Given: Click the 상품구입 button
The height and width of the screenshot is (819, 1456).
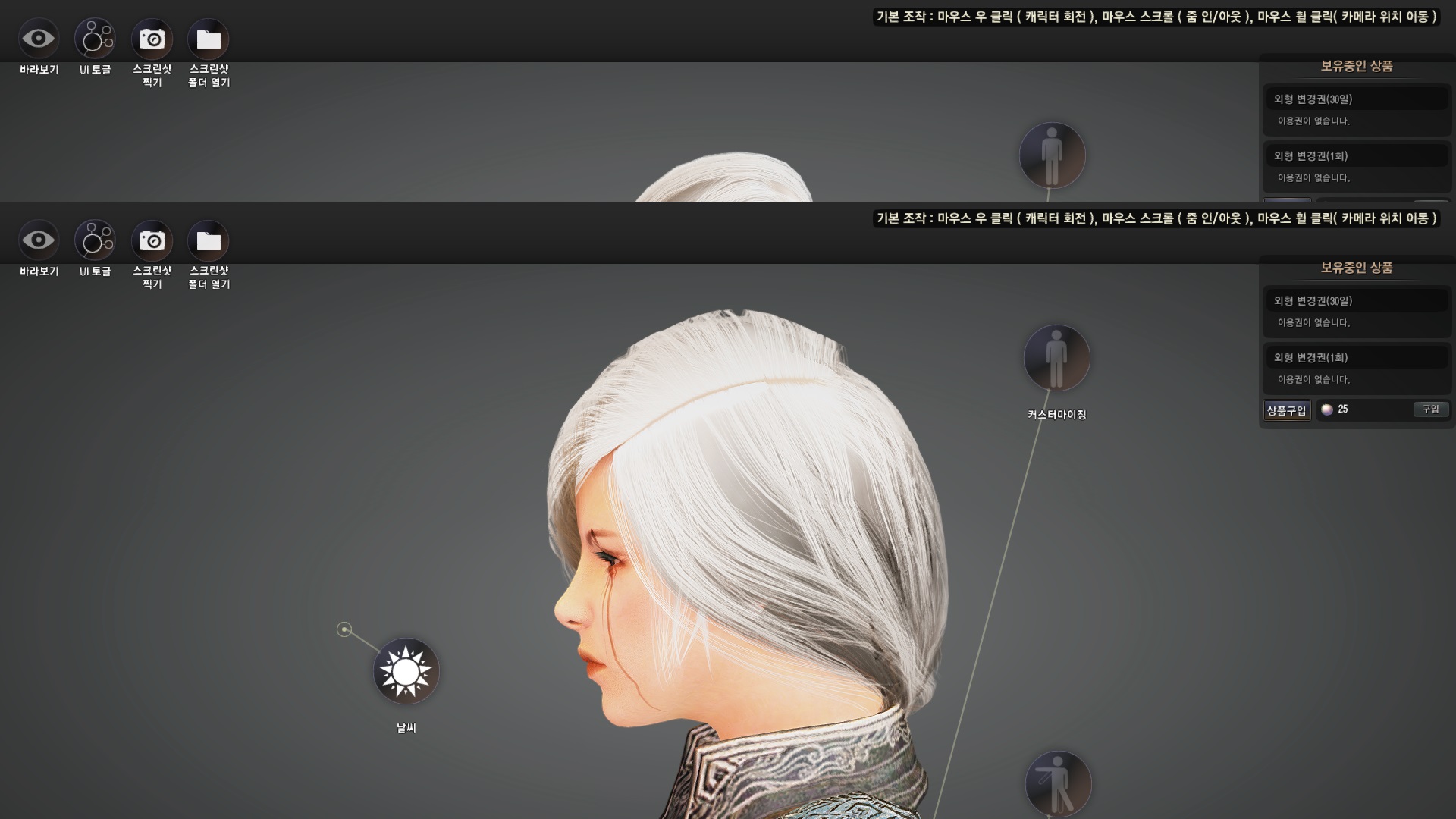Looking at the screenshot, I should pos(1286,410).
